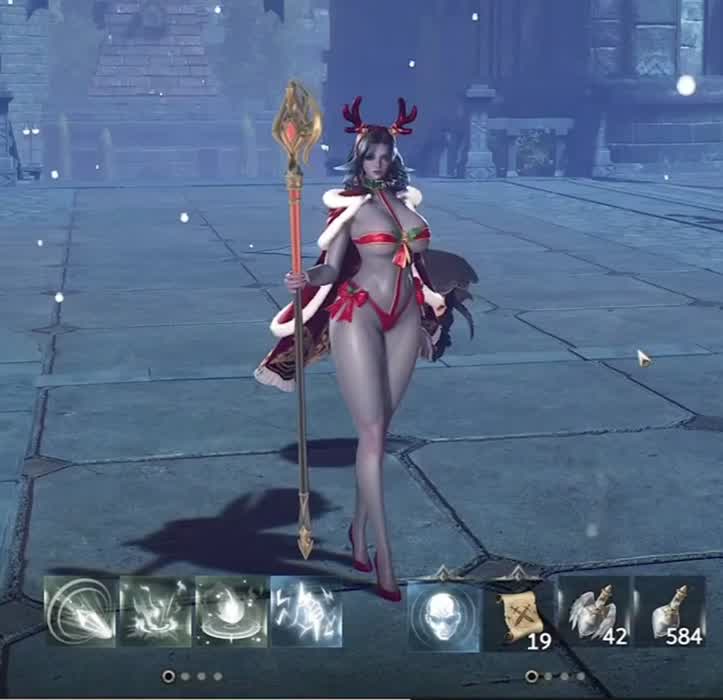Trigger the lightning fist skill
723x700 pixels.
pyautogui.click(x=306, y=611)
